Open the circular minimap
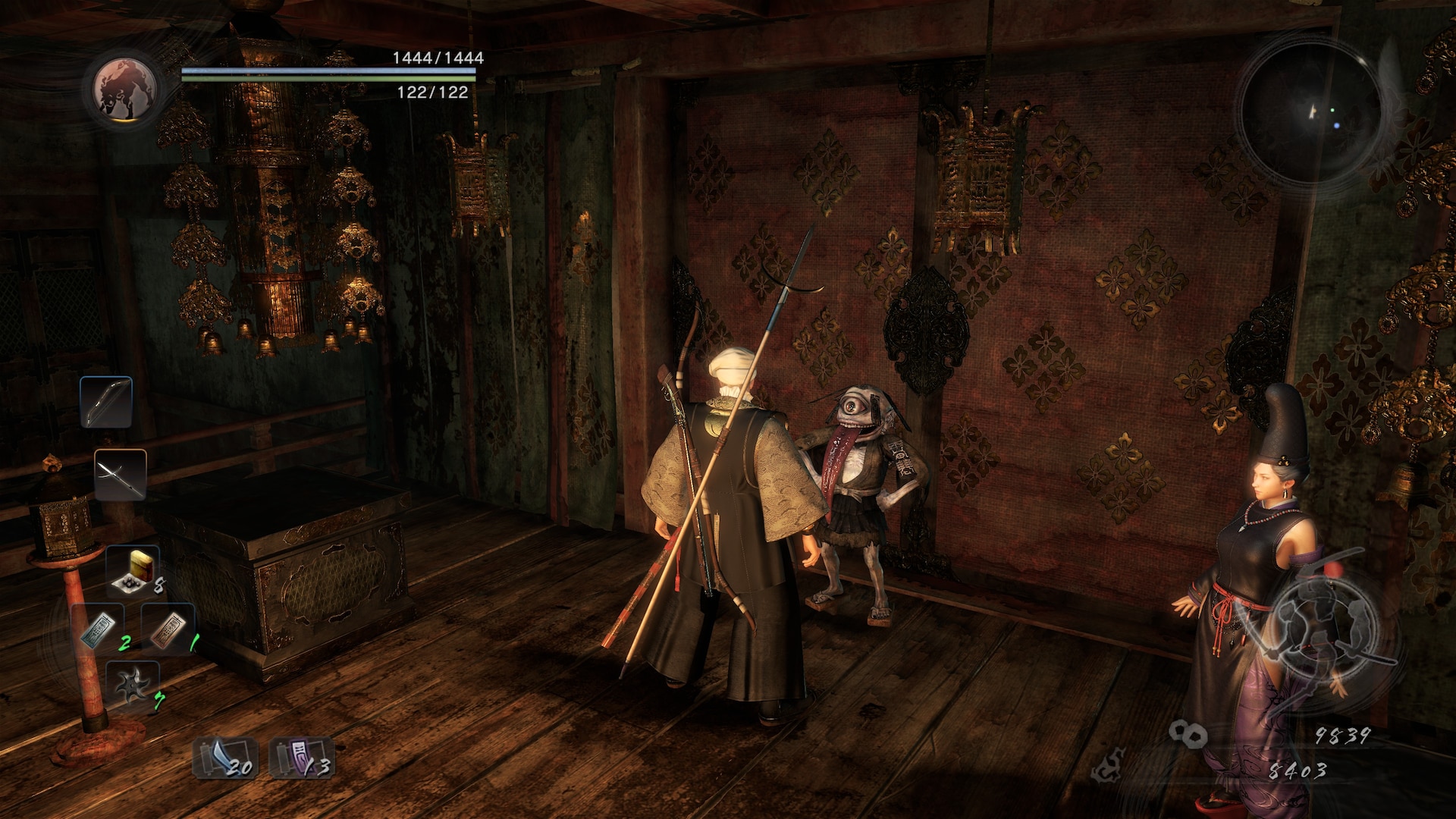This screenshot has width=1456, height=819. 1311,114
